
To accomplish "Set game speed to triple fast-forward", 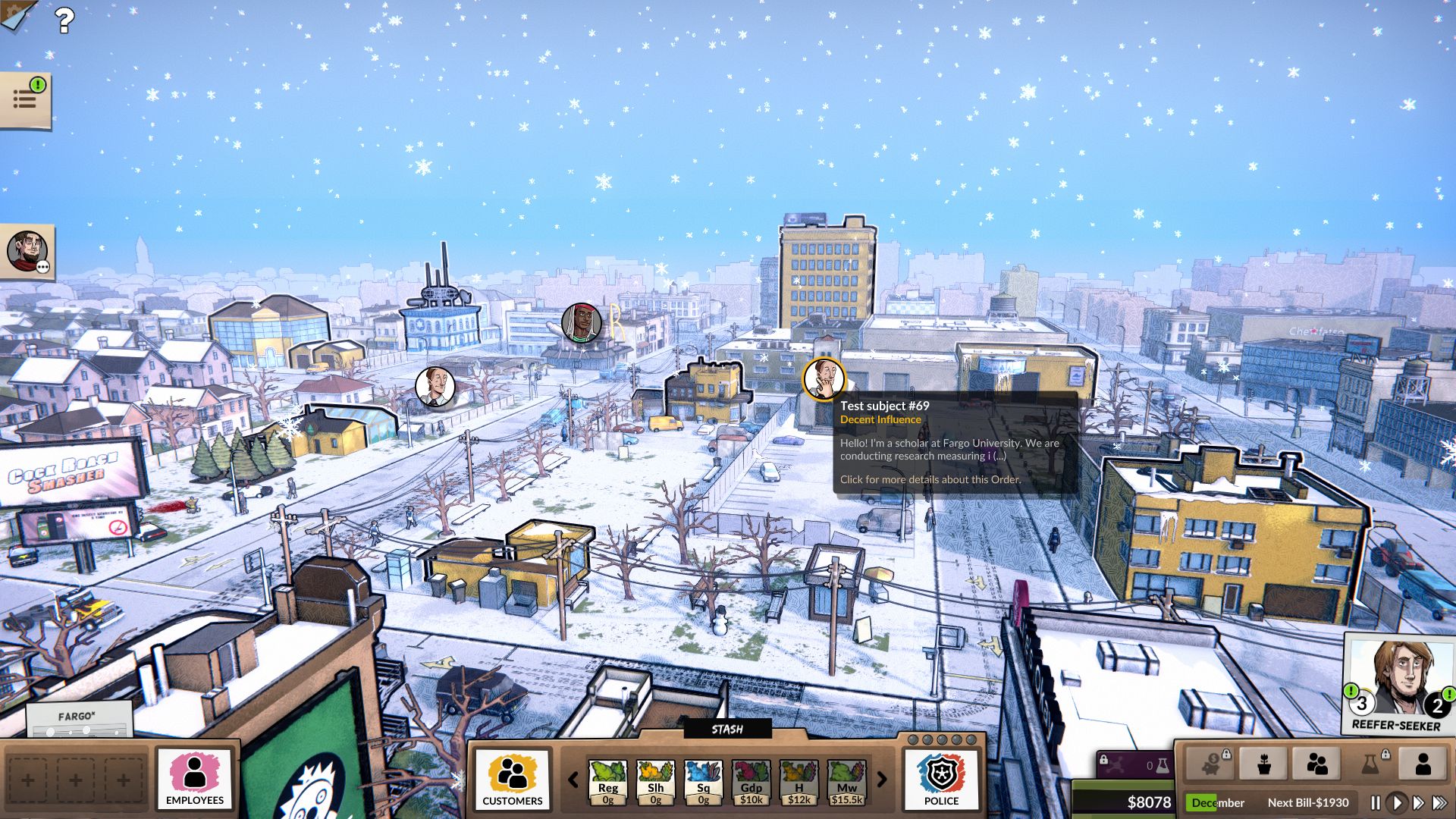I will pos(1439,802).
